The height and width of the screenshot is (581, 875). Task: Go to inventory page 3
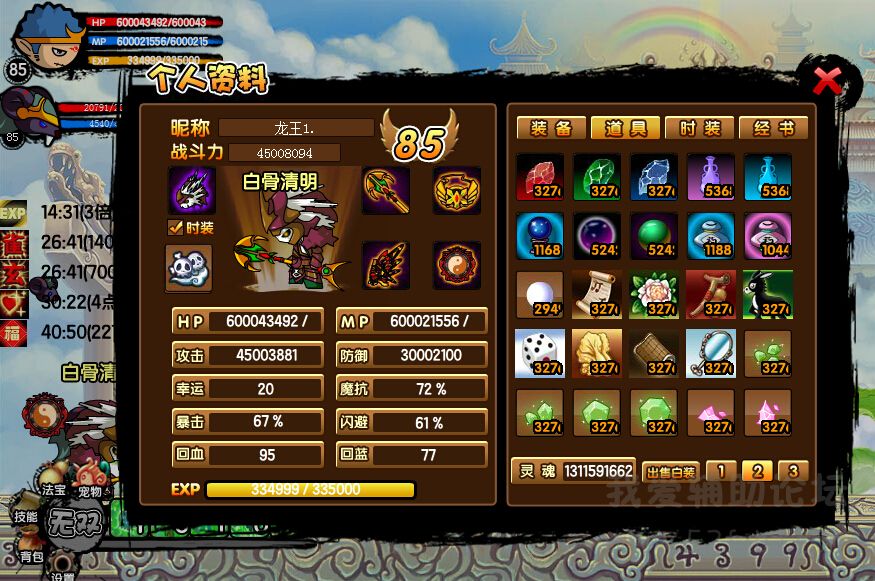click(x=792, y=471)
